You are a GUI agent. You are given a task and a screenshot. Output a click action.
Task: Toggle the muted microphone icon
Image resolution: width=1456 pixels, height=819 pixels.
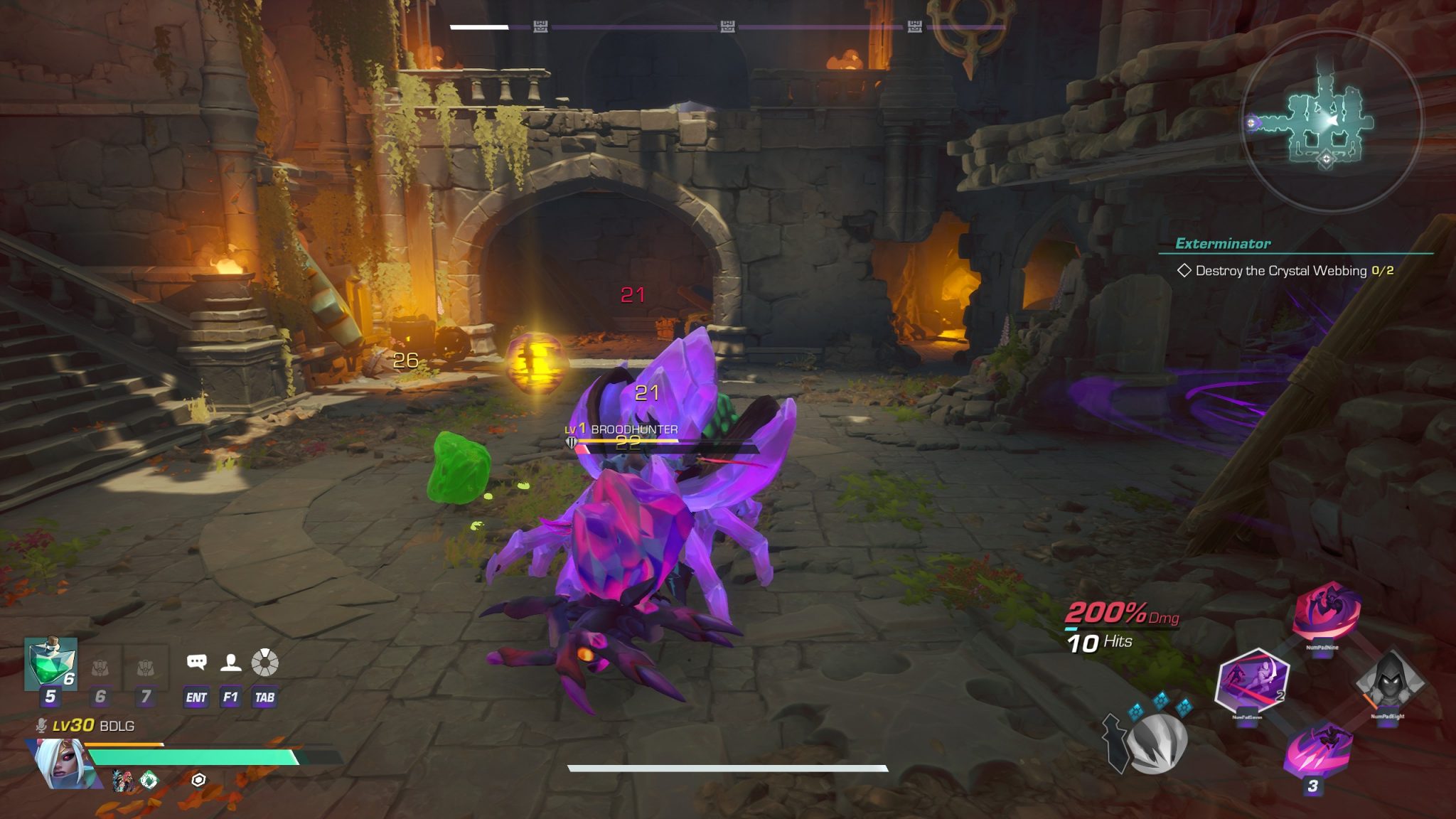(42, 726)
